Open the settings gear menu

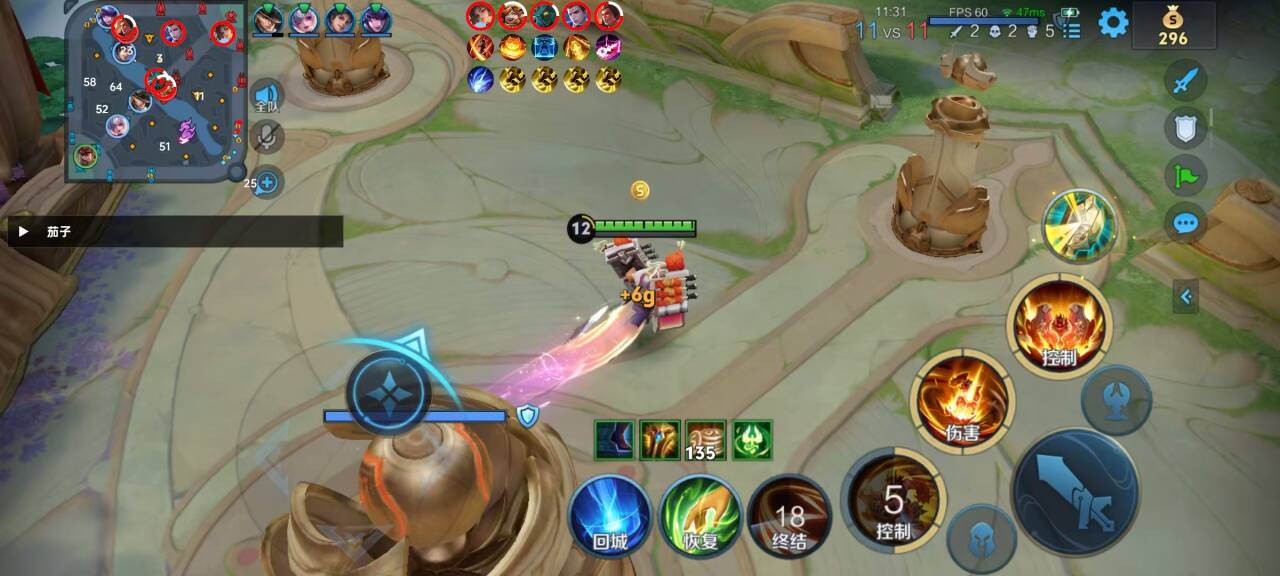(1113, 23)
